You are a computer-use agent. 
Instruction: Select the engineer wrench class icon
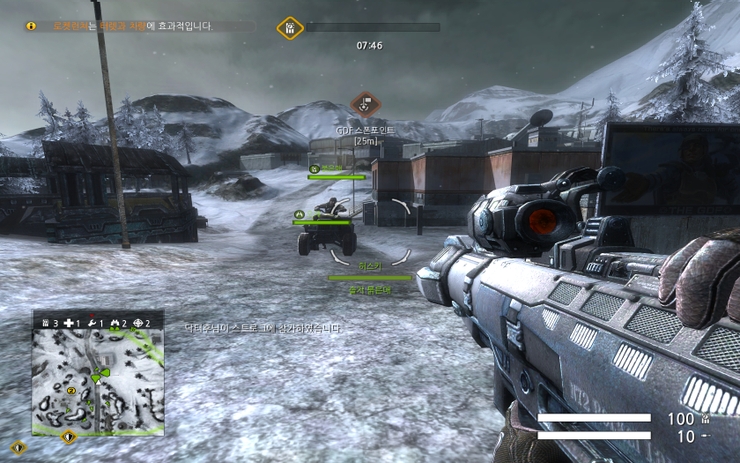92,323
